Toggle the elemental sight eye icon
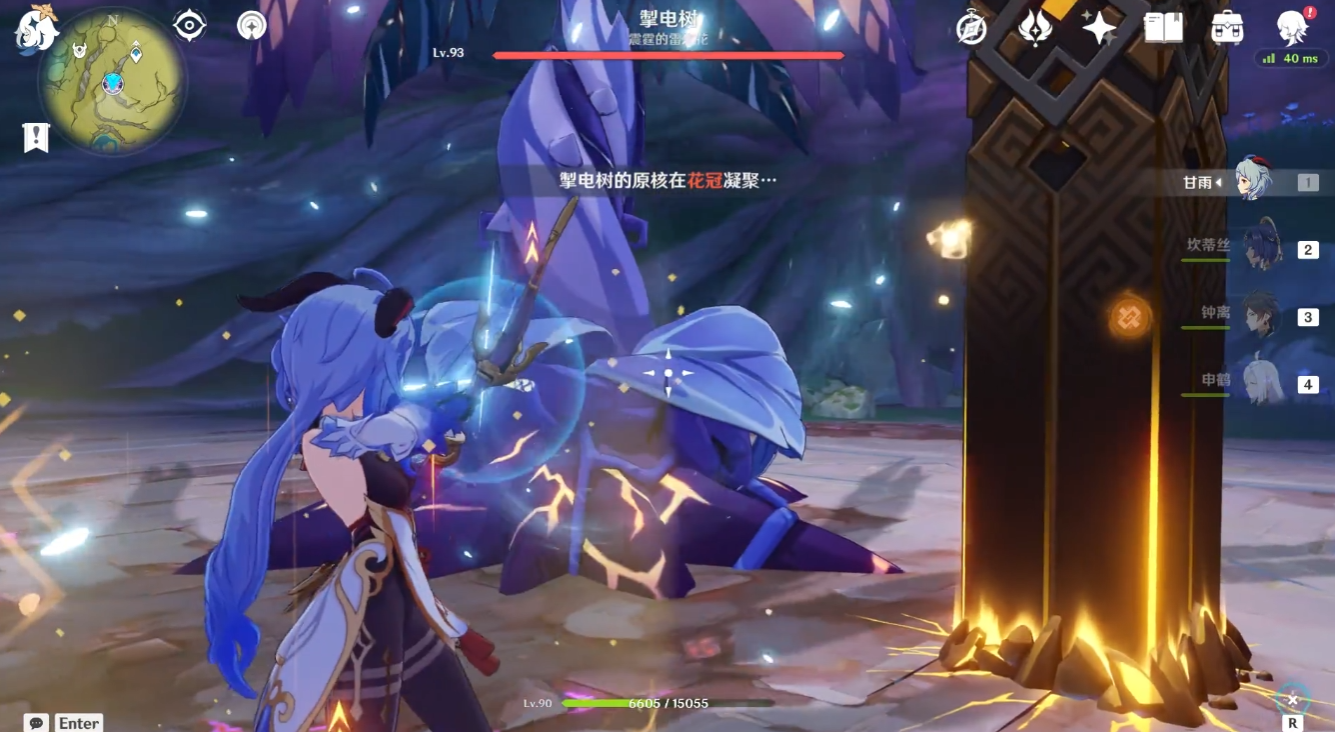Screen dimensions: 1335x732 189,25
